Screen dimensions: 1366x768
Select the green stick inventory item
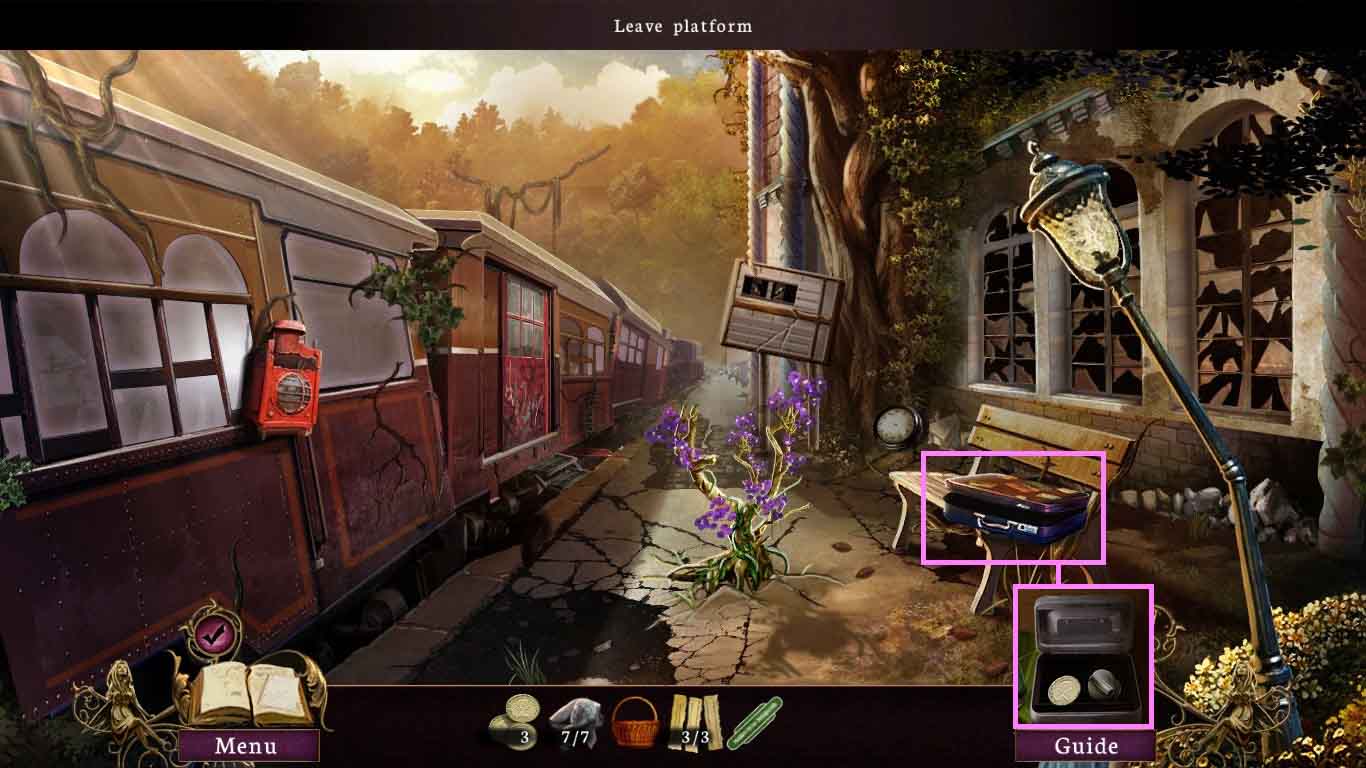[755, 722]
